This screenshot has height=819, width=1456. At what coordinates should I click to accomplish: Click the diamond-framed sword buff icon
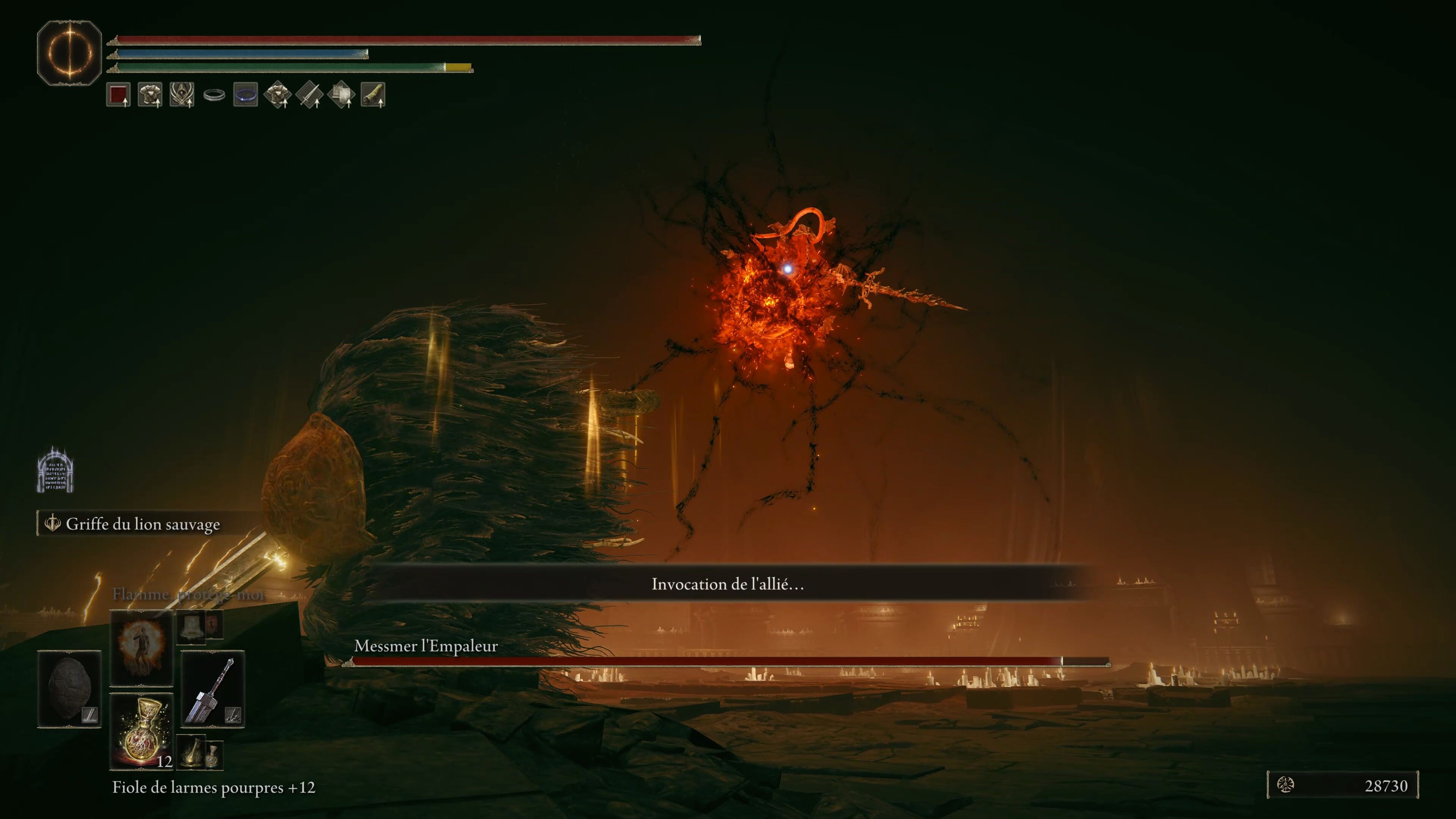point(310,94)
